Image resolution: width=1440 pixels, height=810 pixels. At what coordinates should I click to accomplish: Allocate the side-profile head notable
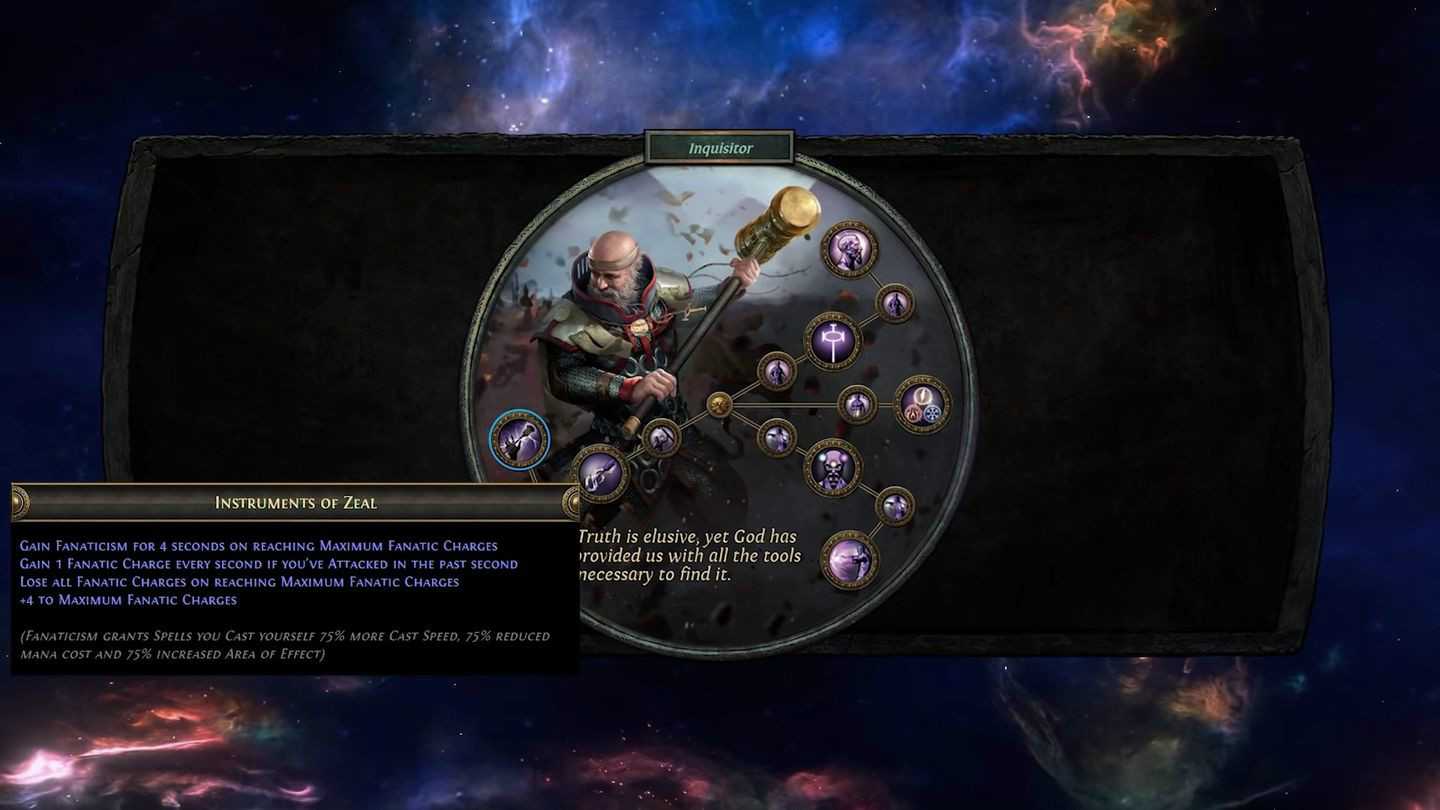pos(850,249)
